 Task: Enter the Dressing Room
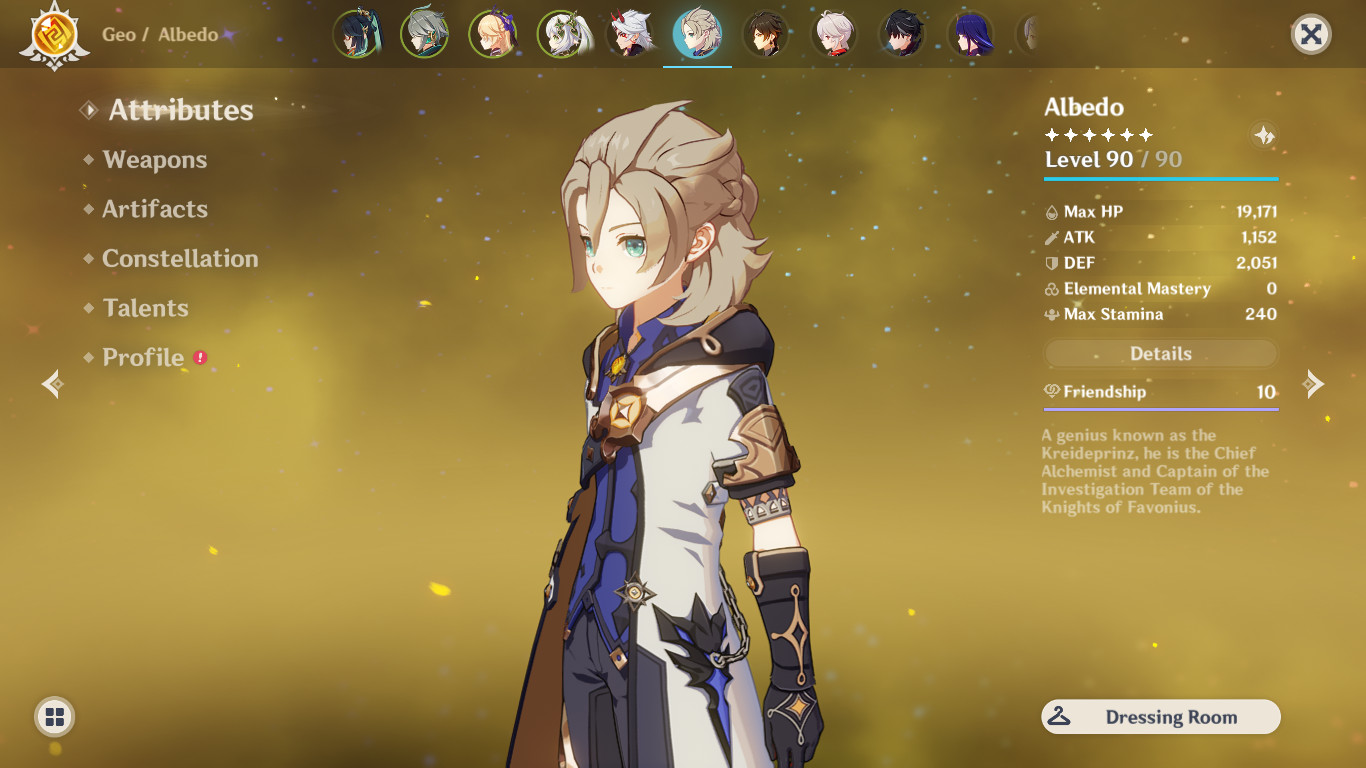coord(1160,717)
